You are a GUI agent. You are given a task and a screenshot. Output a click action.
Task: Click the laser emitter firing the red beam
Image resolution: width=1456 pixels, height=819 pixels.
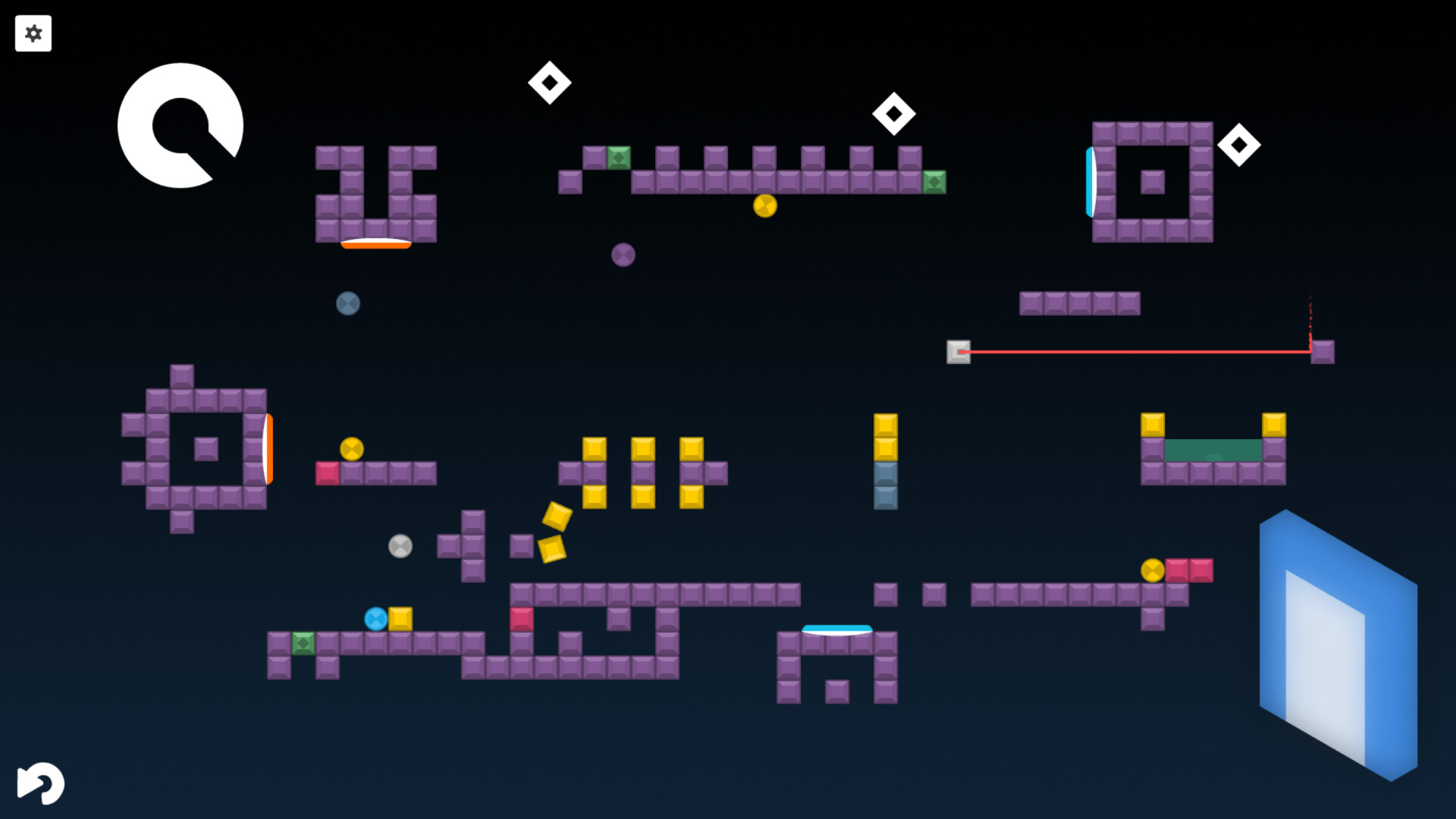(959, 351)
